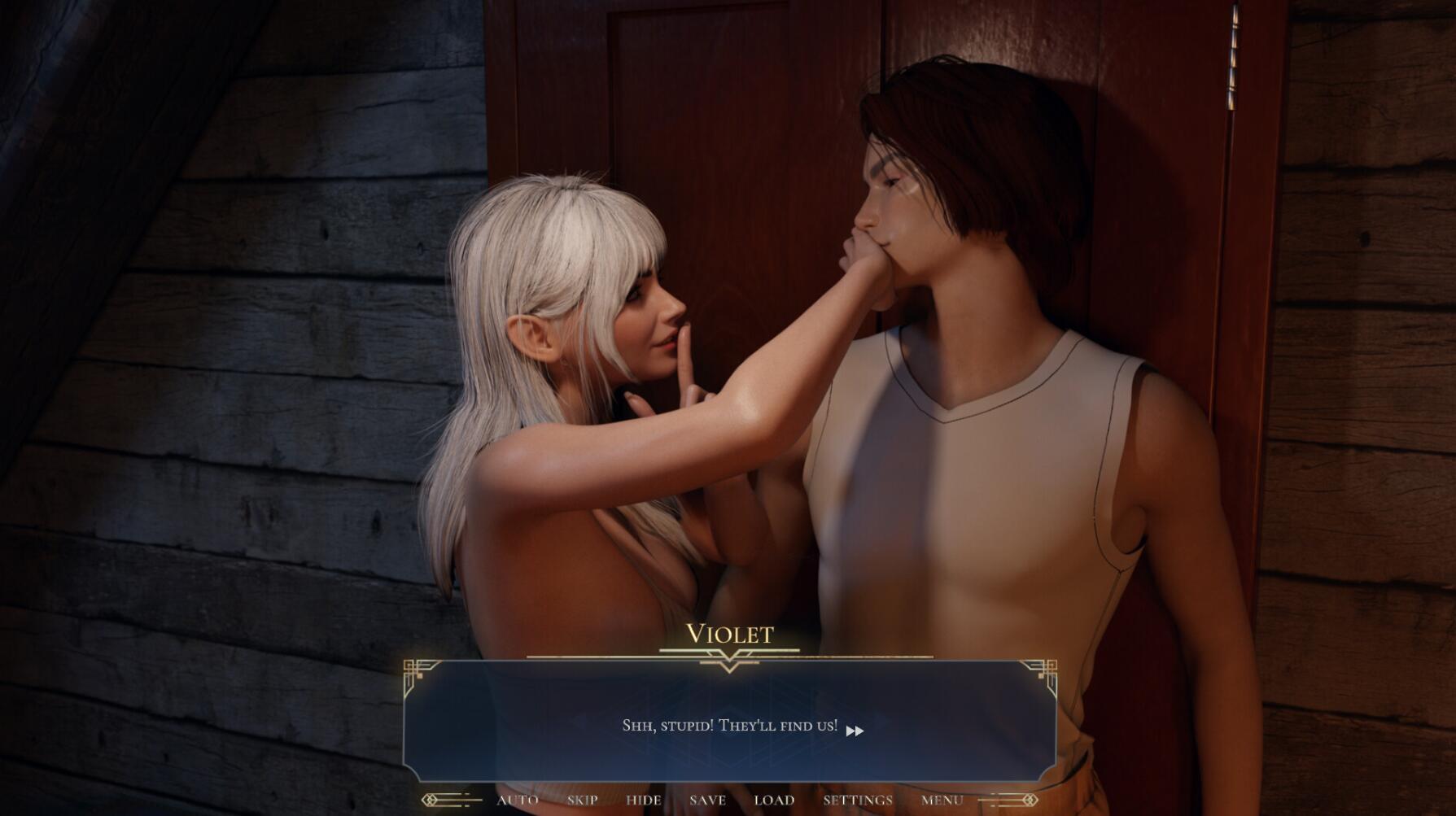Screen dimensions: 1456x816
Task: Open the LOAD game screen
Action: click(775, 801)
